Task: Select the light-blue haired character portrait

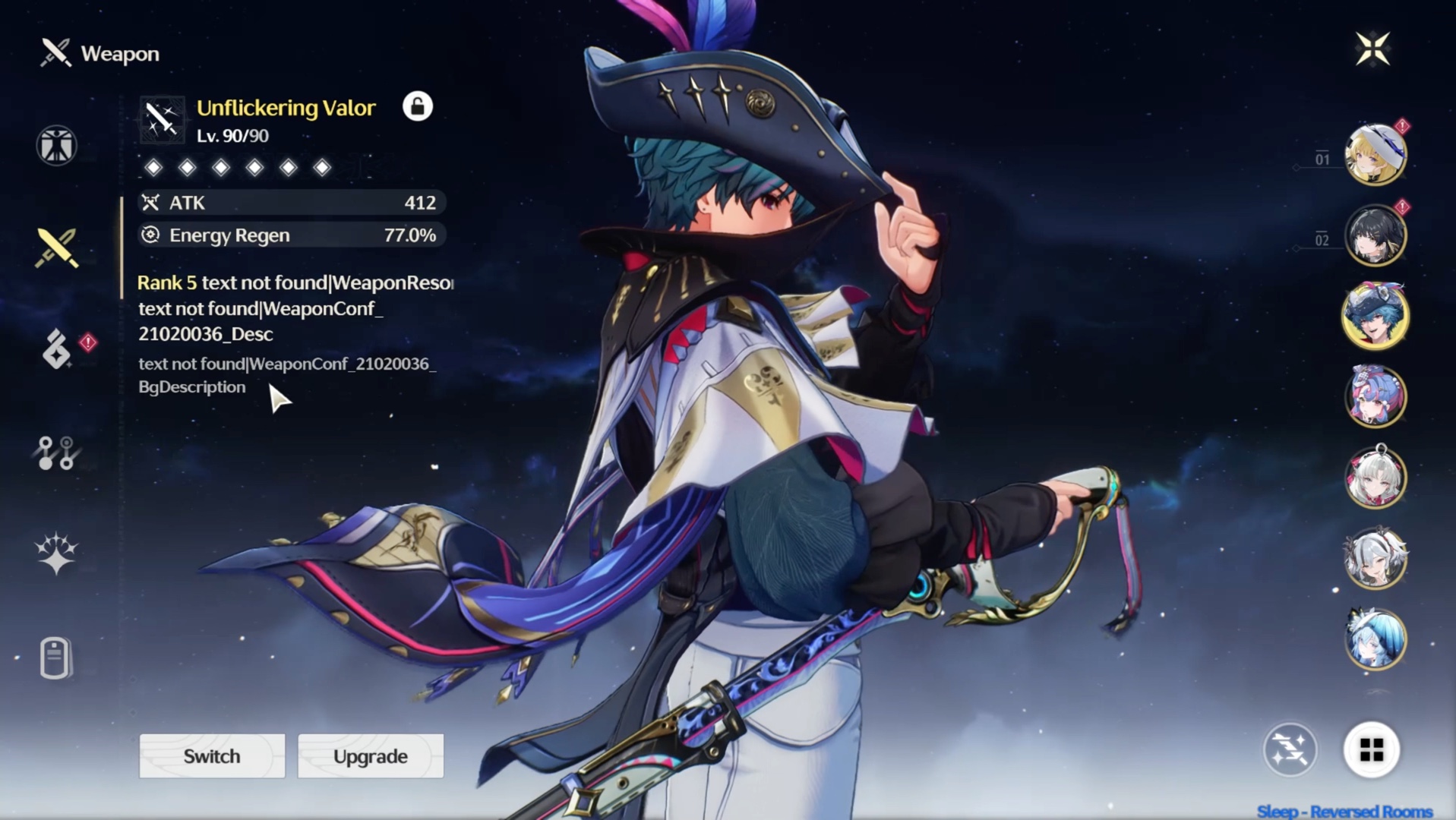Action: (1375, 639)
